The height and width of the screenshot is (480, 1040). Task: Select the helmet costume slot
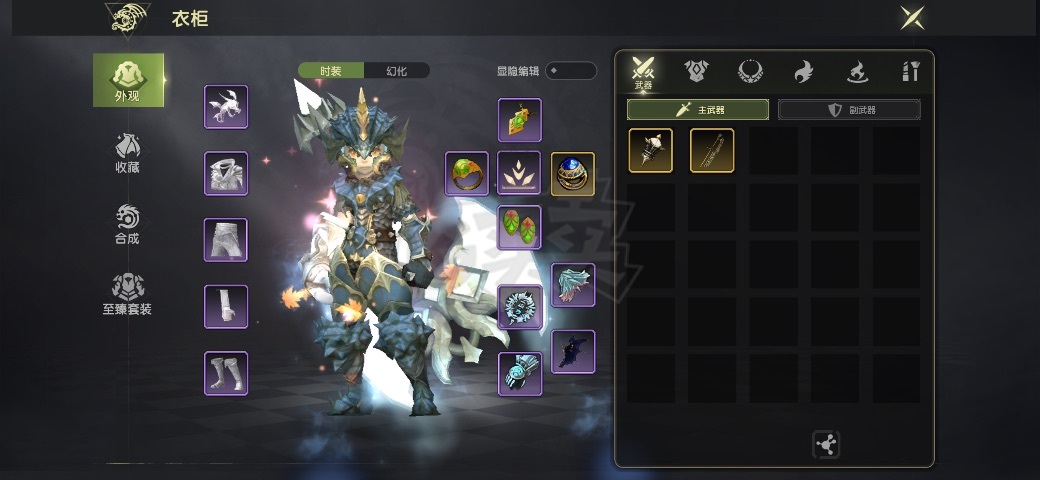coord(226,107)
